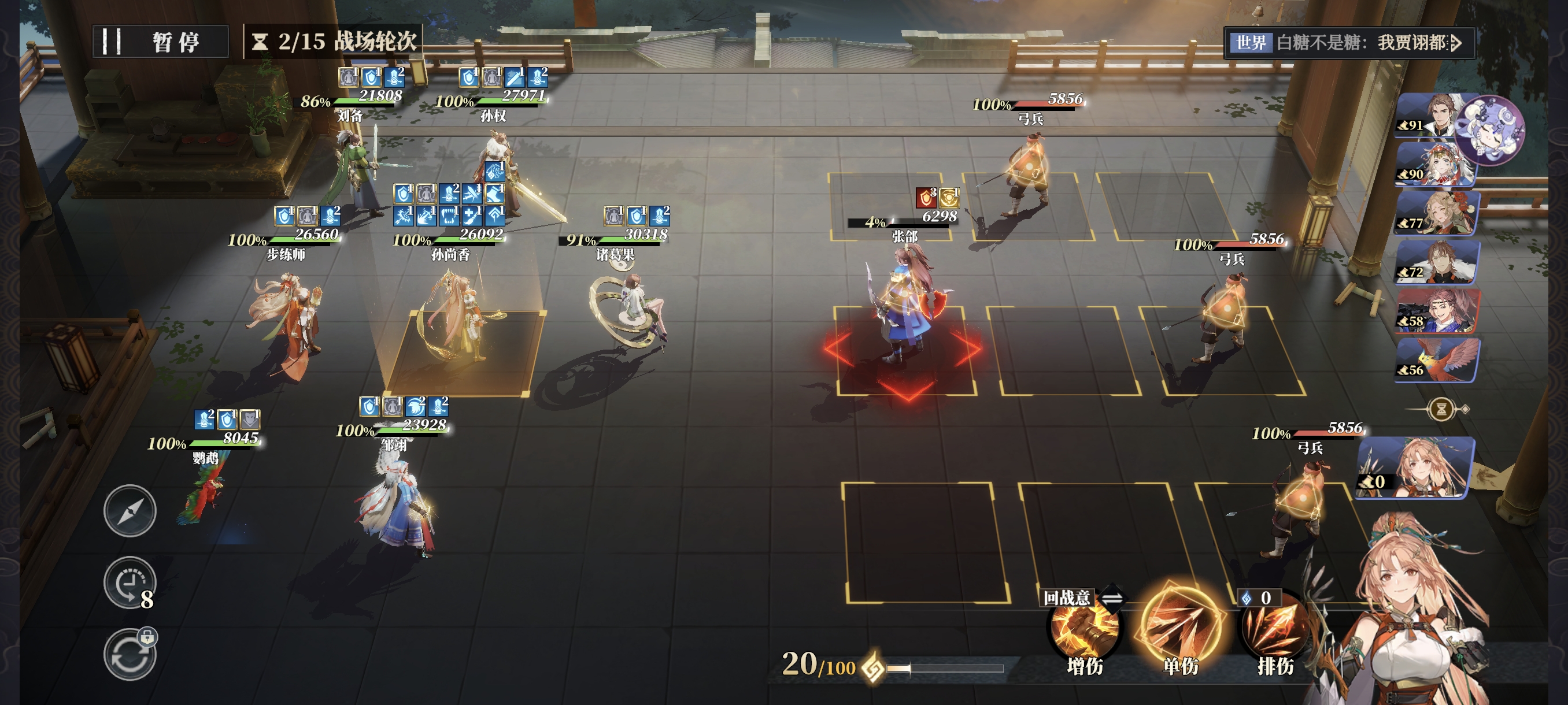Open the clock icon showing 8
Viewport: 1568px width, 705px height.
click(x=130, y=583)
